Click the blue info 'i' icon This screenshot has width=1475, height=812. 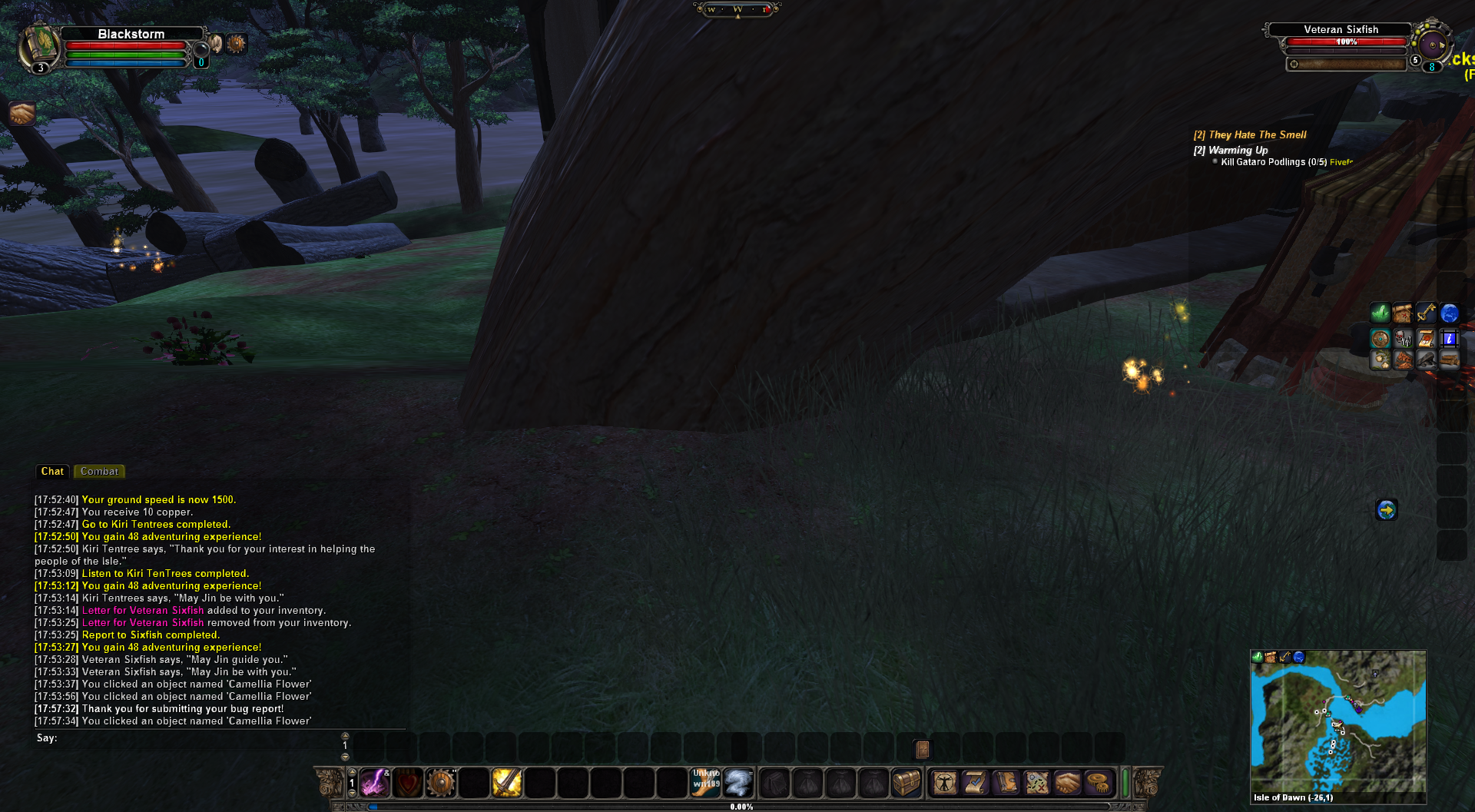[1449, 338]
